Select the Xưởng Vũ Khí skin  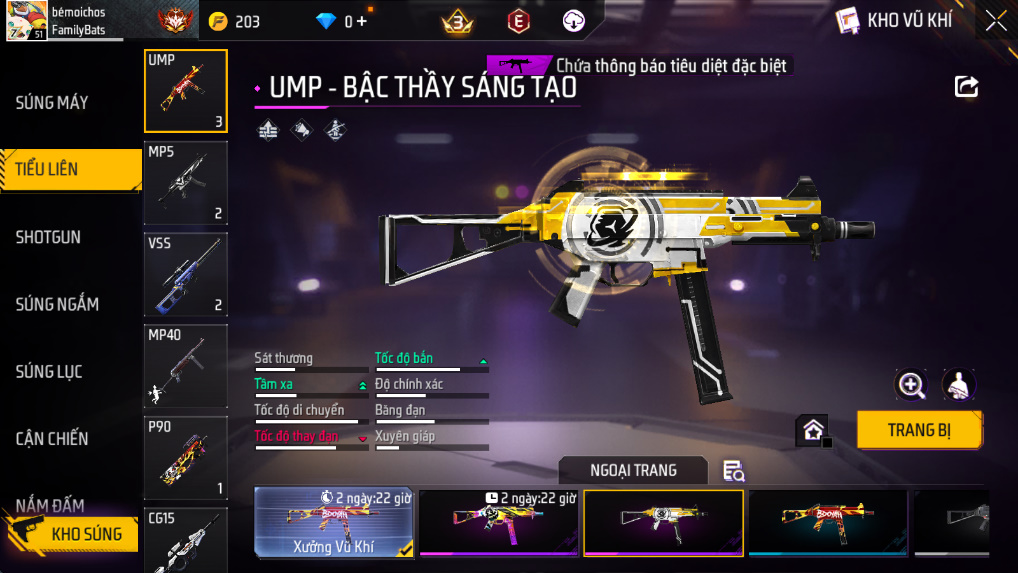(334, 521)
